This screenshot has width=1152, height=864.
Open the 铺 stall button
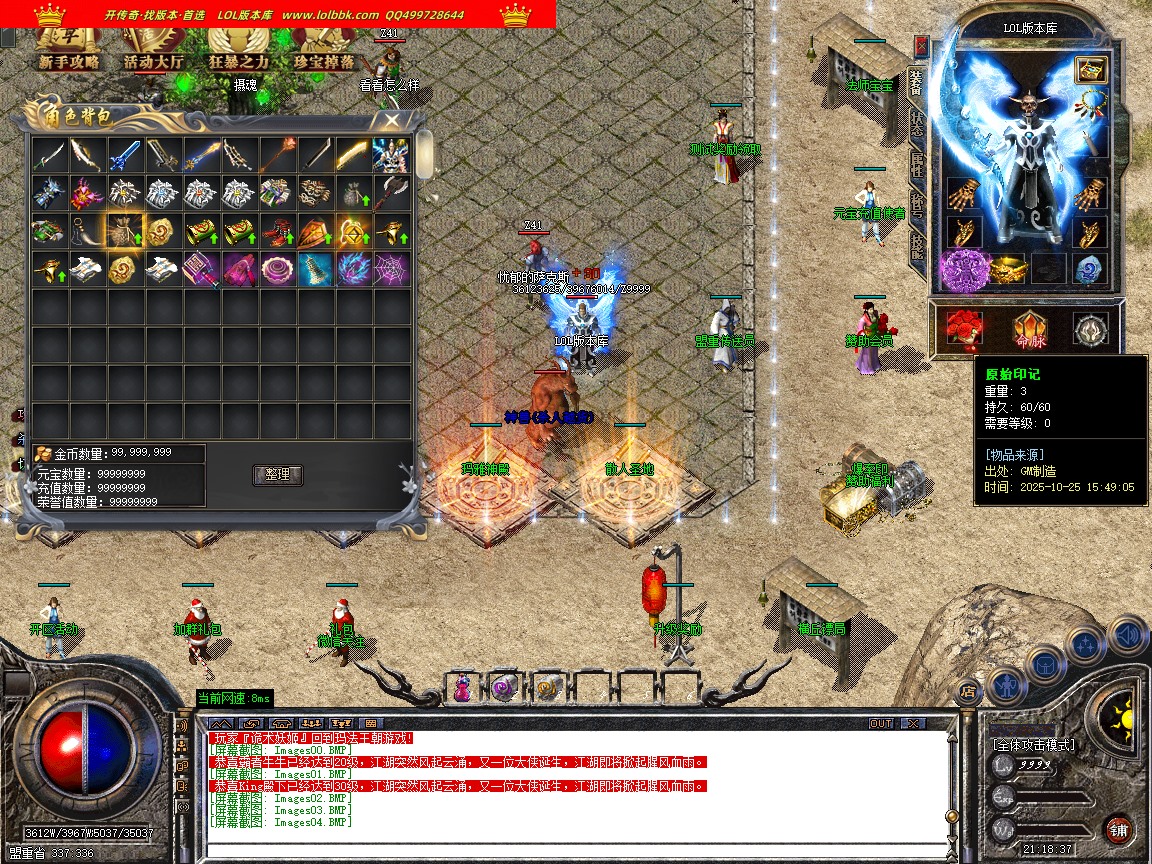pos(1118,829)
